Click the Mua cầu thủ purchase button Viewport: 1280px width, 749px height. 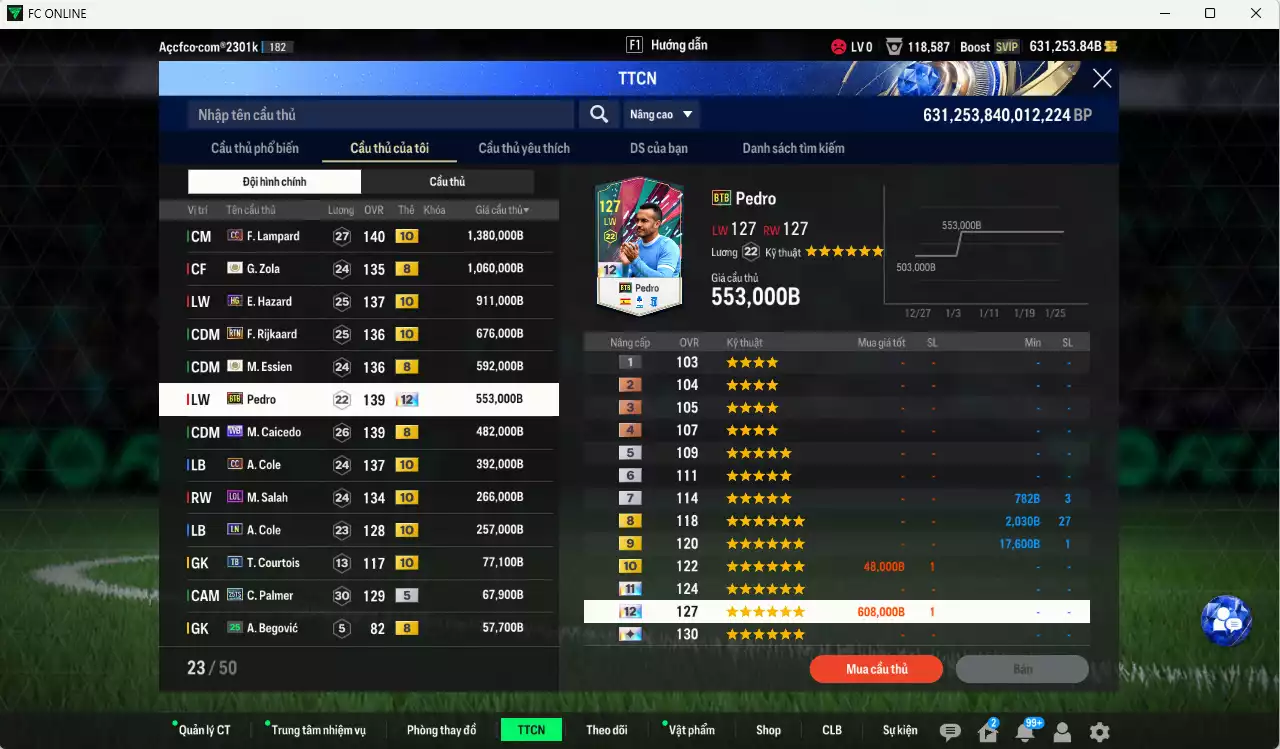pyautogui.click(x=876, y=668)
